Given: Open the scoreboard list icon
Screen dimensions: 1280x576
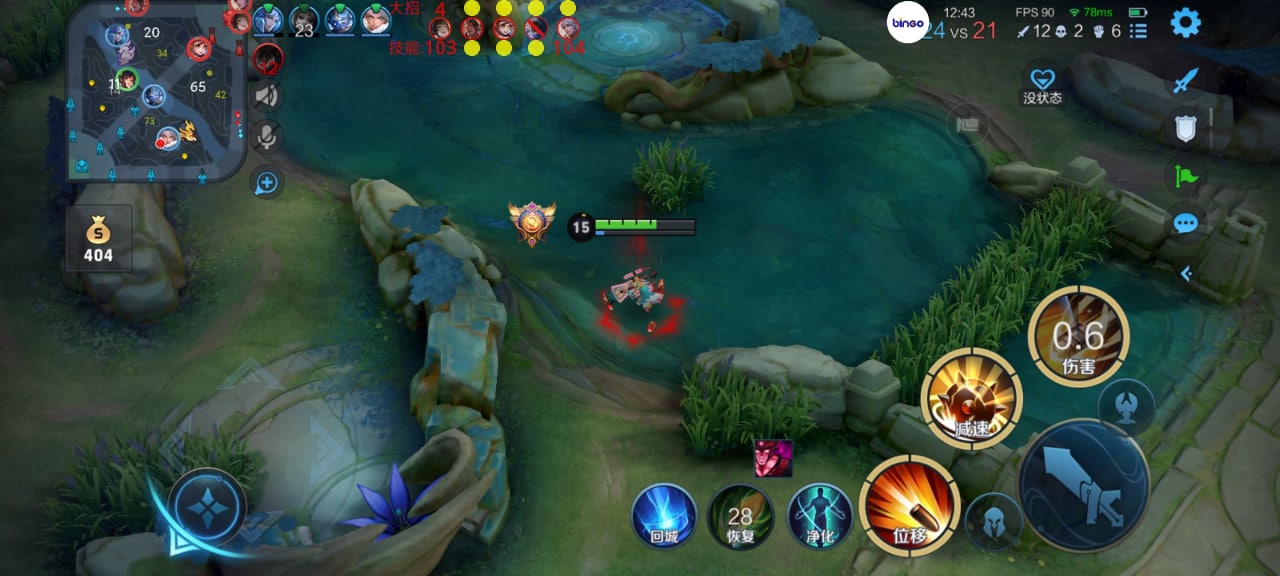Looking at the screenshot, I should (x=1138, y=32).
